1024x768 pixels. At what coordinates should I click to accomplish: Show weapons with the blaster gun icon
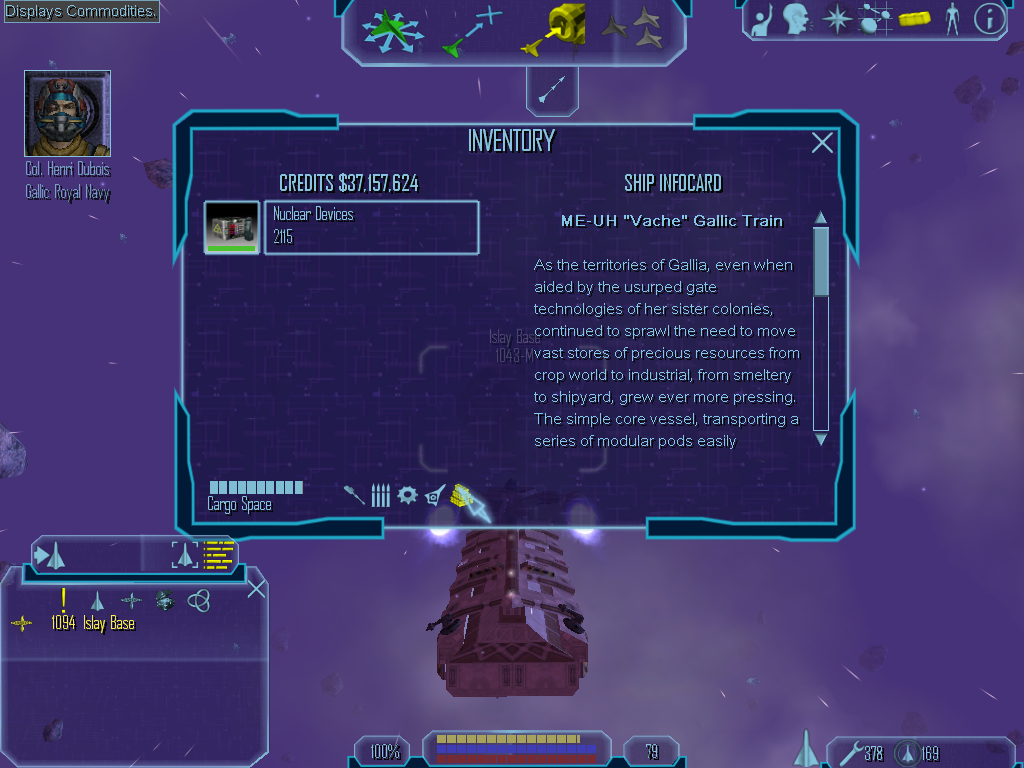point(354,495)
